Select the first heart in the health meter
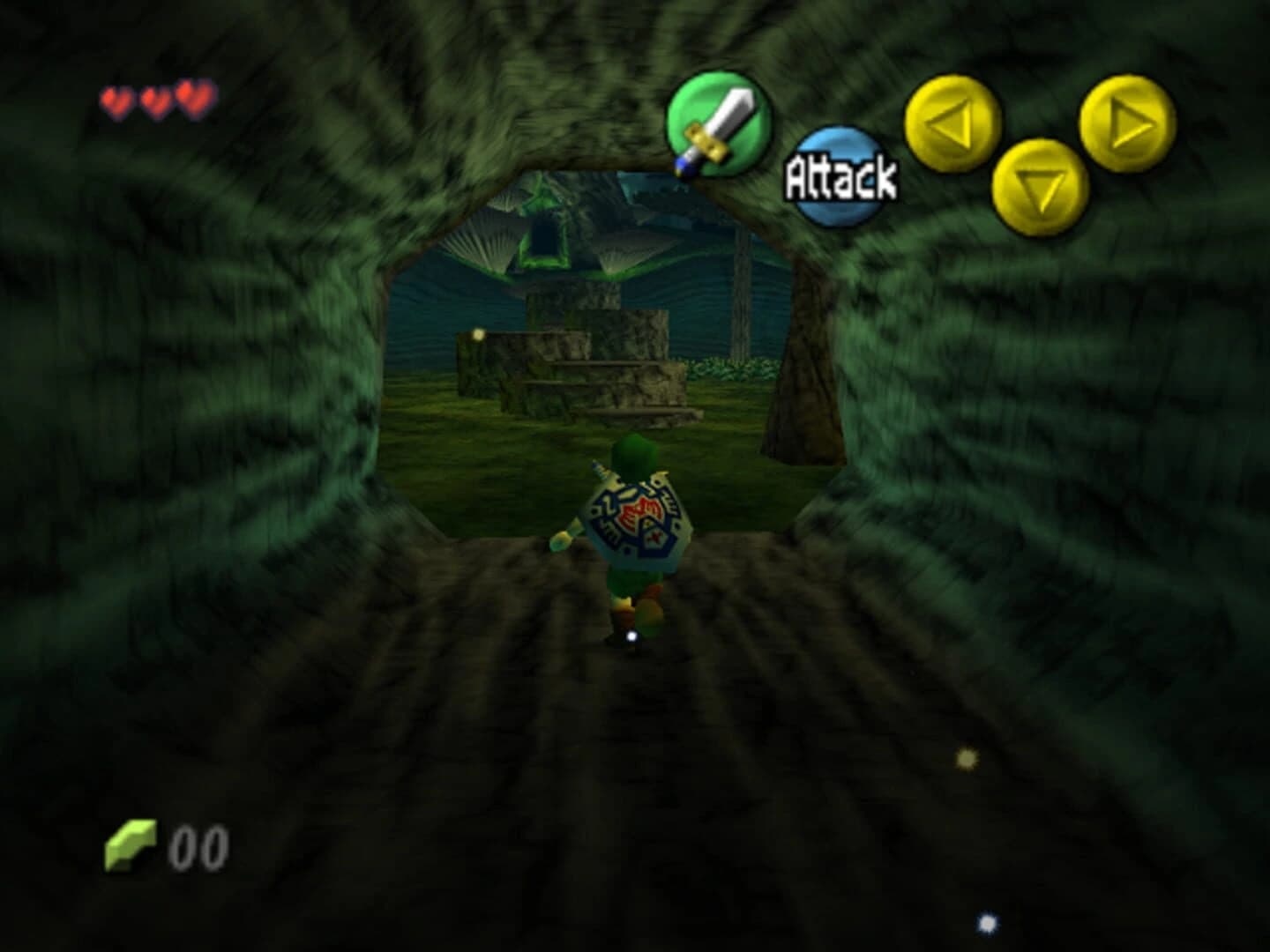This screenshot has width=1270, height=952. [116, 97]
